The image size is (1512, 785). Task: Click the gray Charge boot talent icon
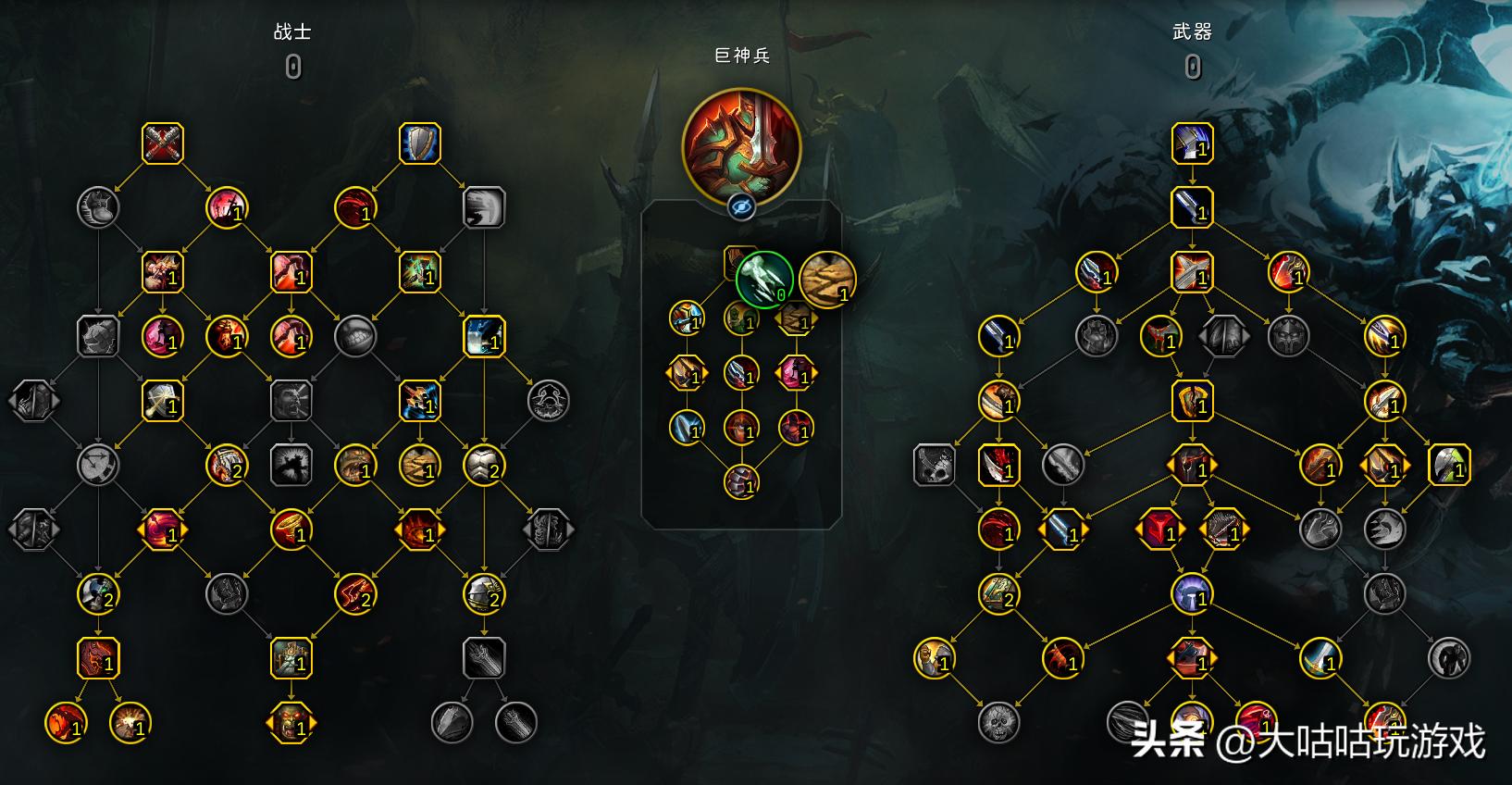pyautogui.click(x=99, y=208)
